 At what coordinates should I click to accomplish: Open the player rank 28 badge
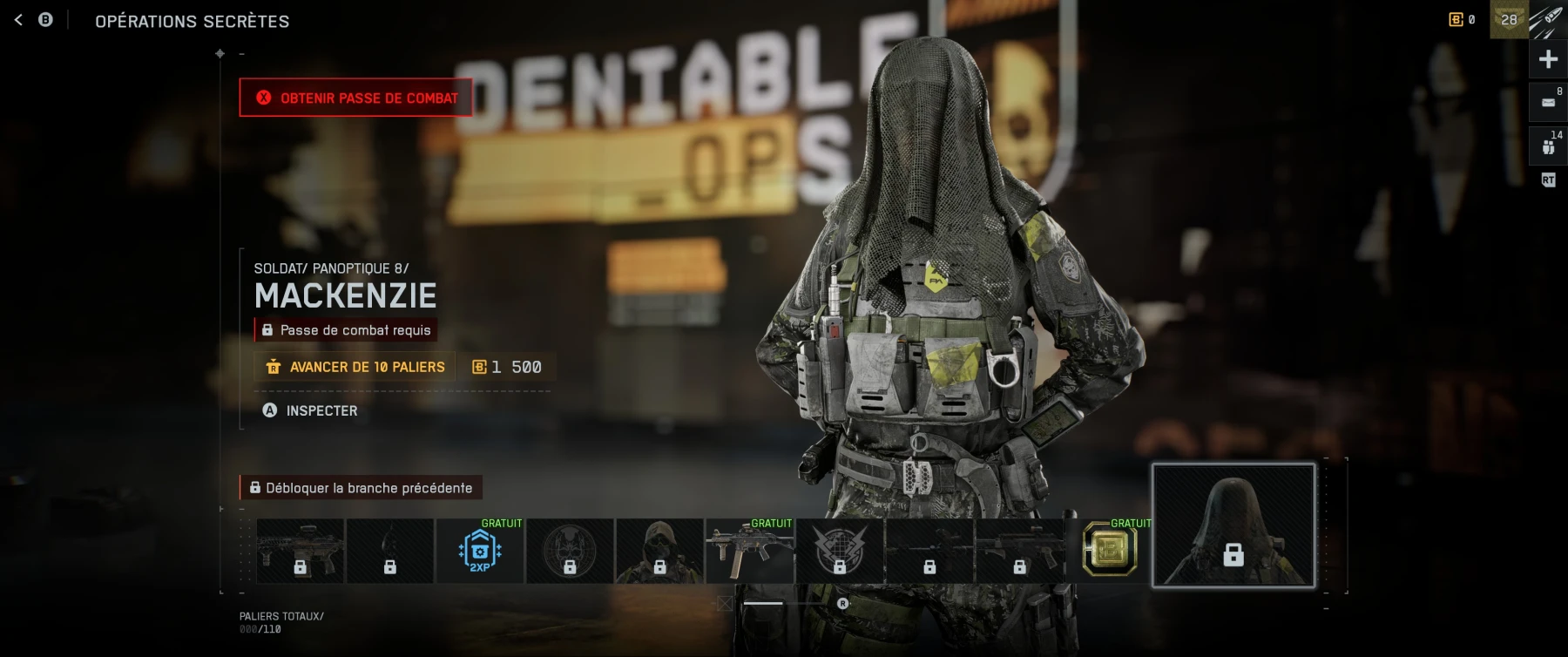(x=1509, y=19)
